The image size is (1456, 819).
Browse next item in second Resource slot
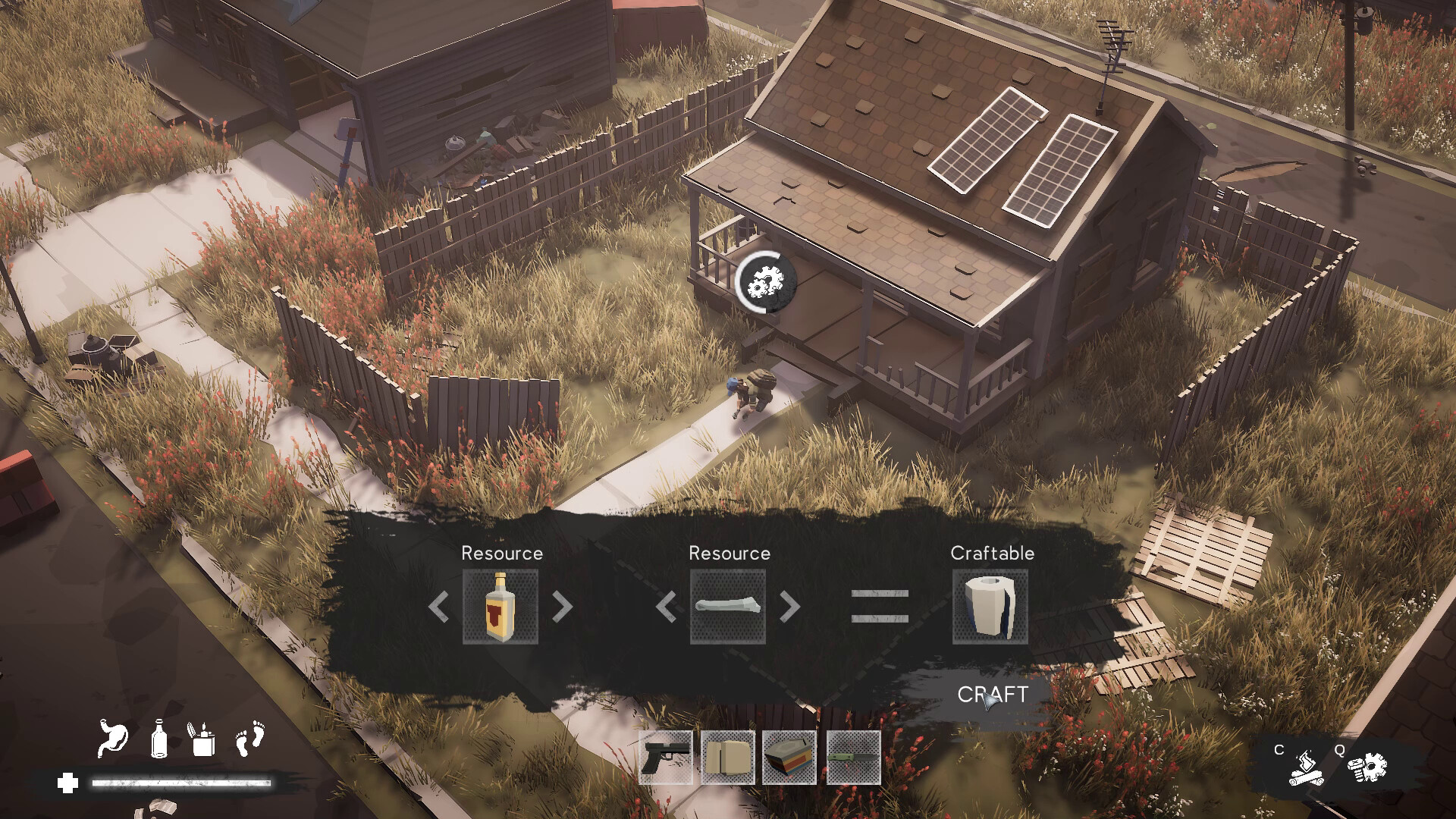[791, 607]
